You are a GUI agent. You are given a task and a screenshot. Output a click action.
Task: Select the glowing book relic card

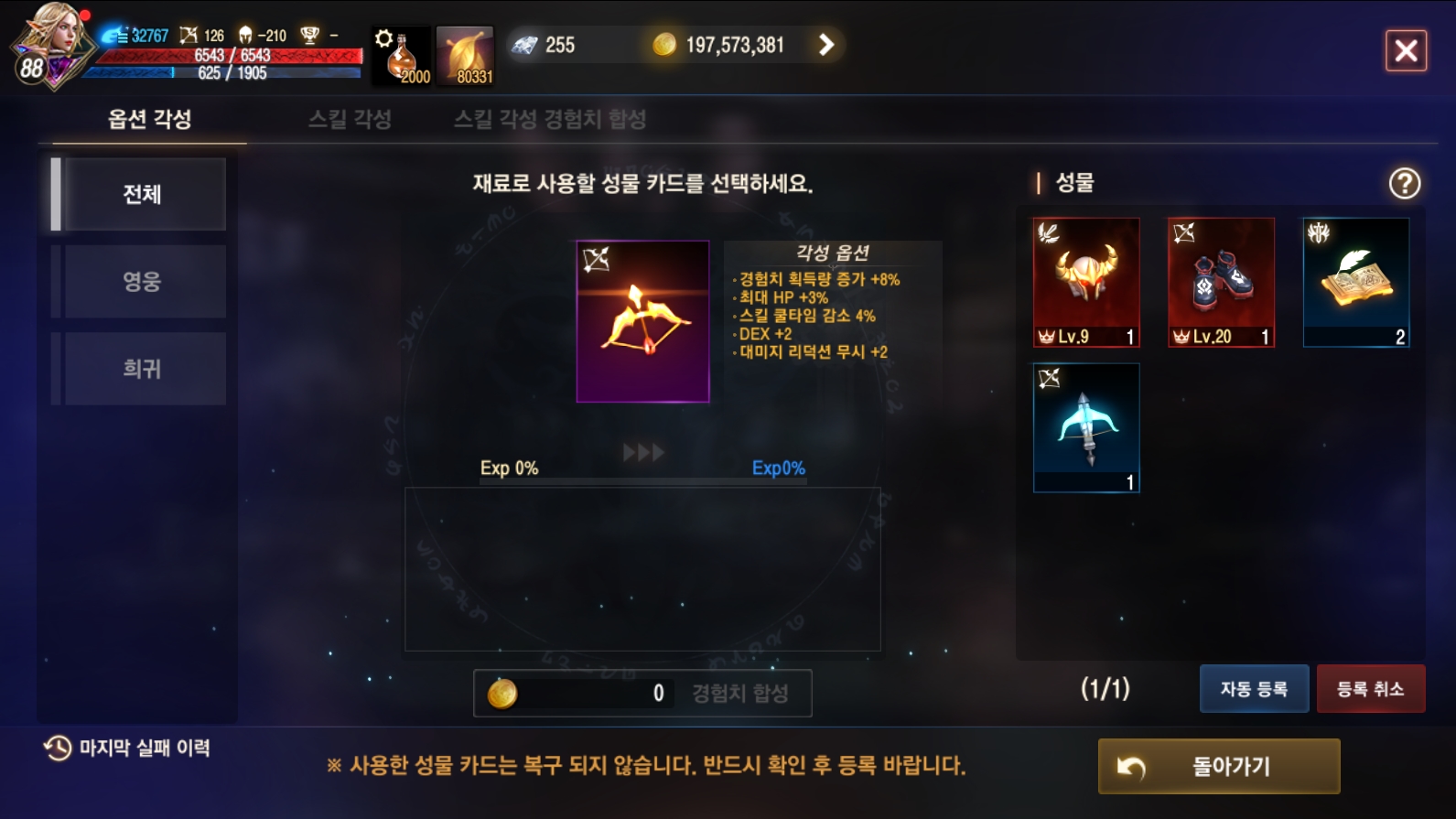[x=1357, y=282]
